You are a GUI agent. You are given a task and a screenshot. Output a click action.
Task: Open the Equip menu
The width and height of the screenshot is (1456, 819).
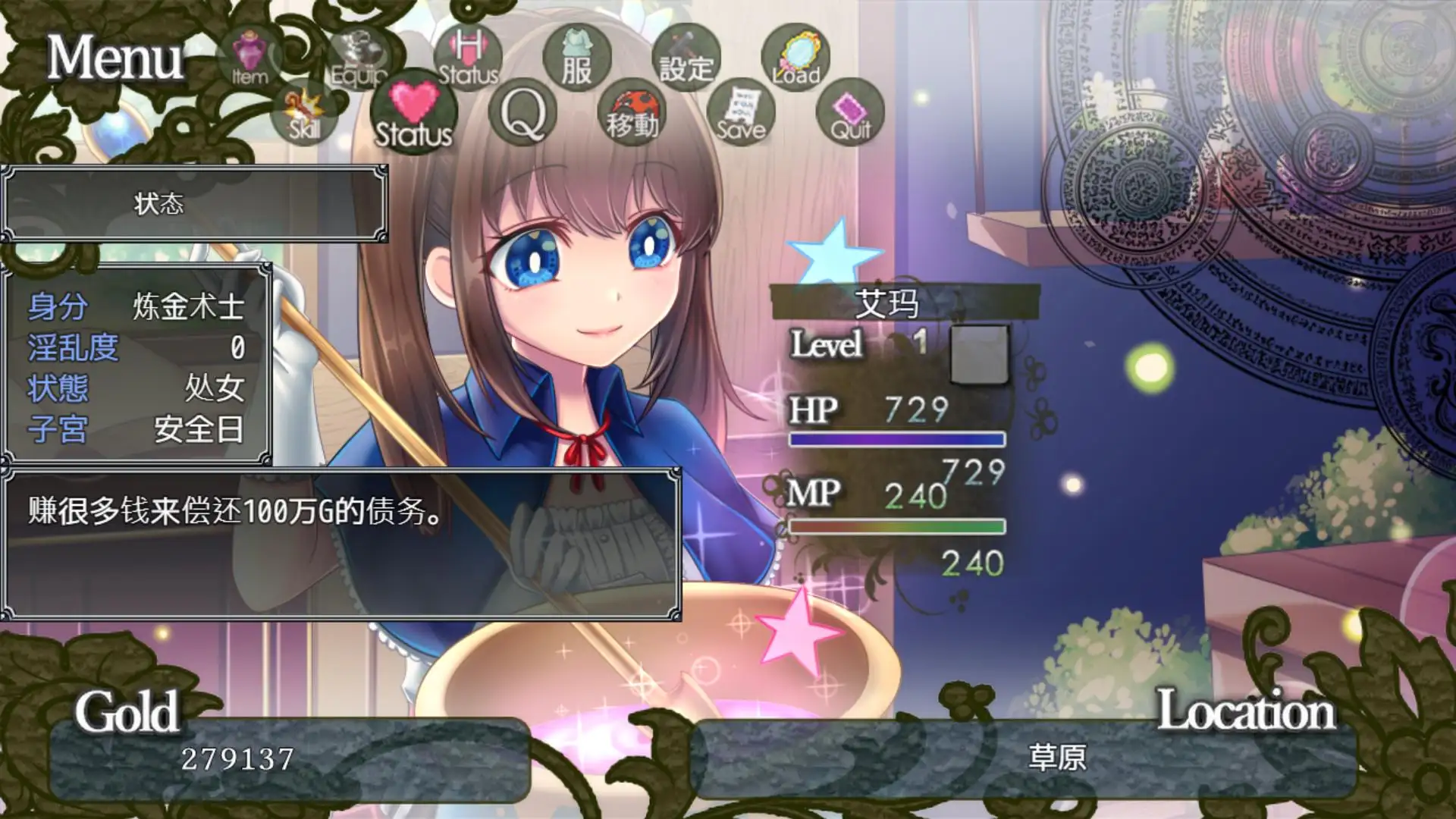[x=359, y=59]
